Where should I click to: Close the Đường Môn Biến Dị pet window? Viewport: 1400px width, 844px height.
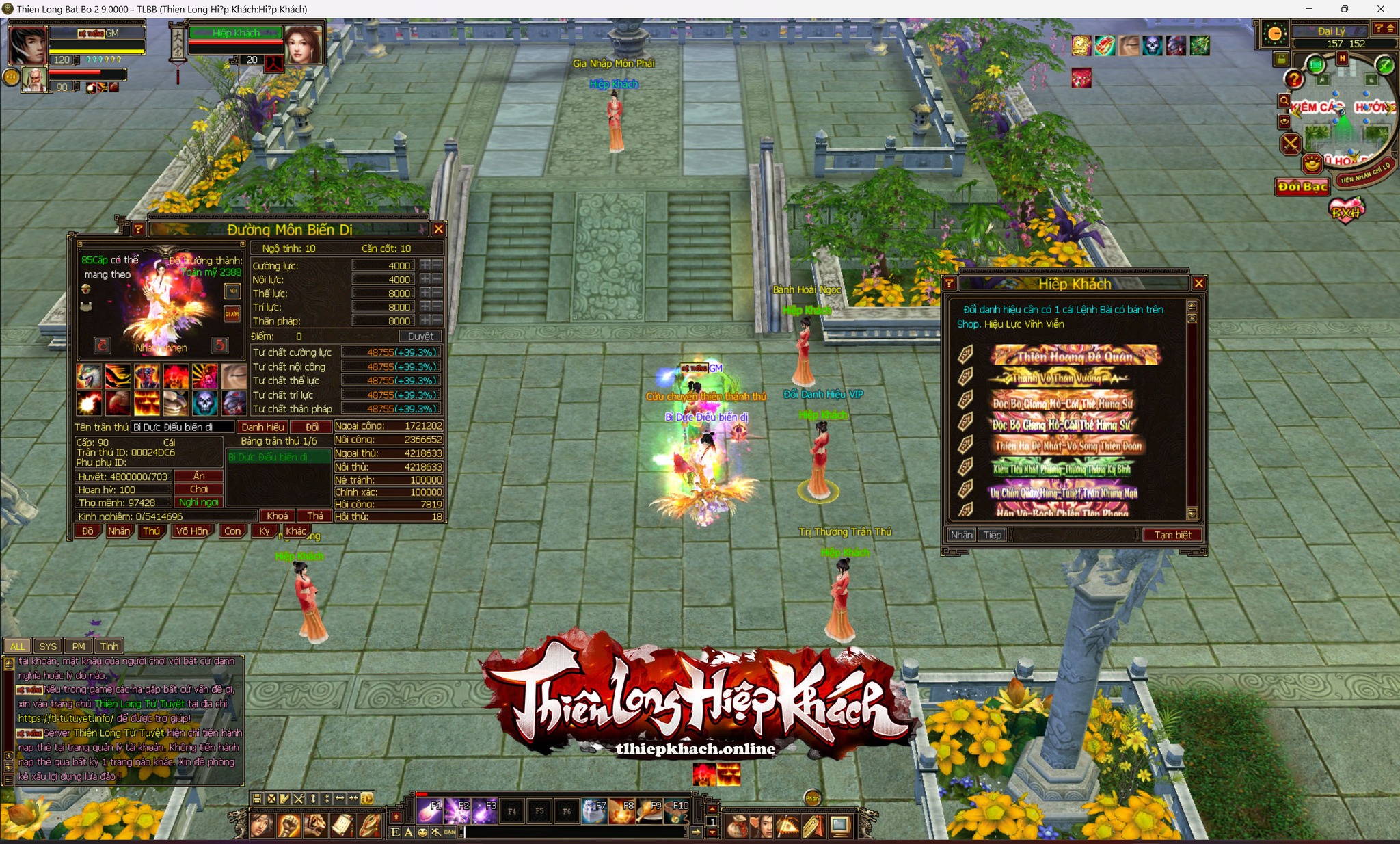point(439,230)
